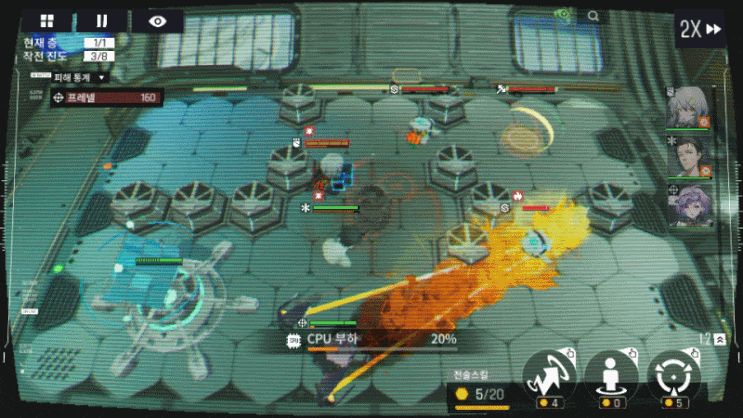This screenshot has width=743, height=418.
Task: Pause the battle
Action: click(103, 21)
